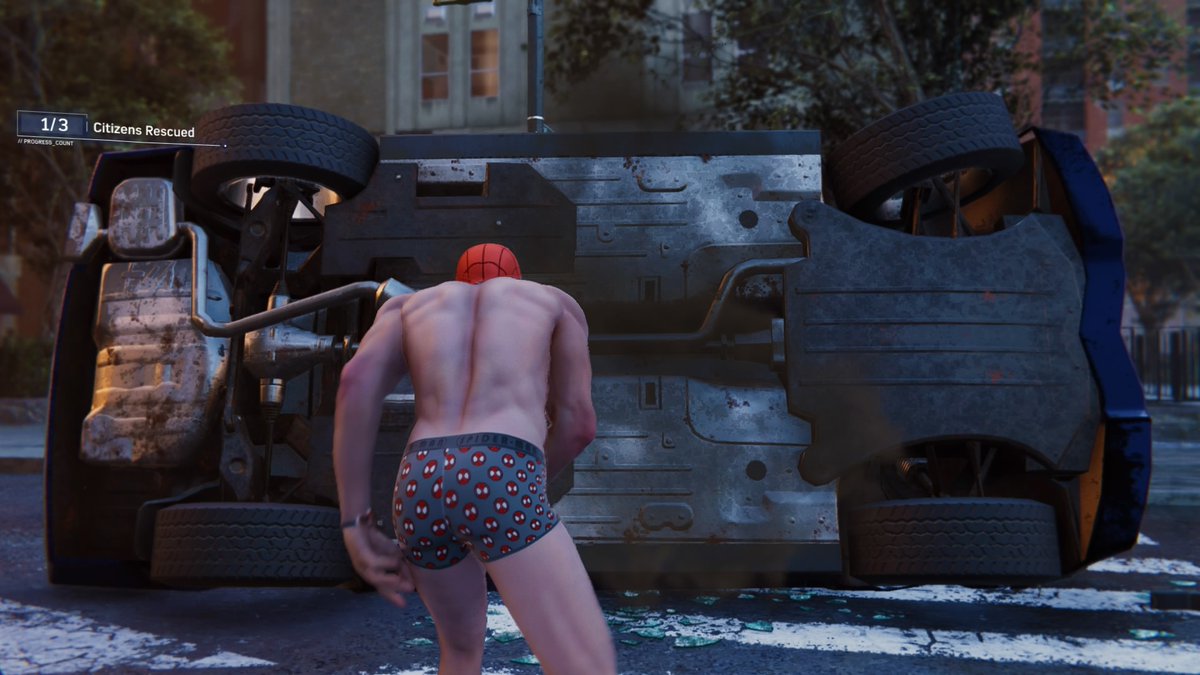Select the Citizens Rescued objective tracker
Image resolution: width=1200 pixels, height=675 pixels.
[110, 128]
